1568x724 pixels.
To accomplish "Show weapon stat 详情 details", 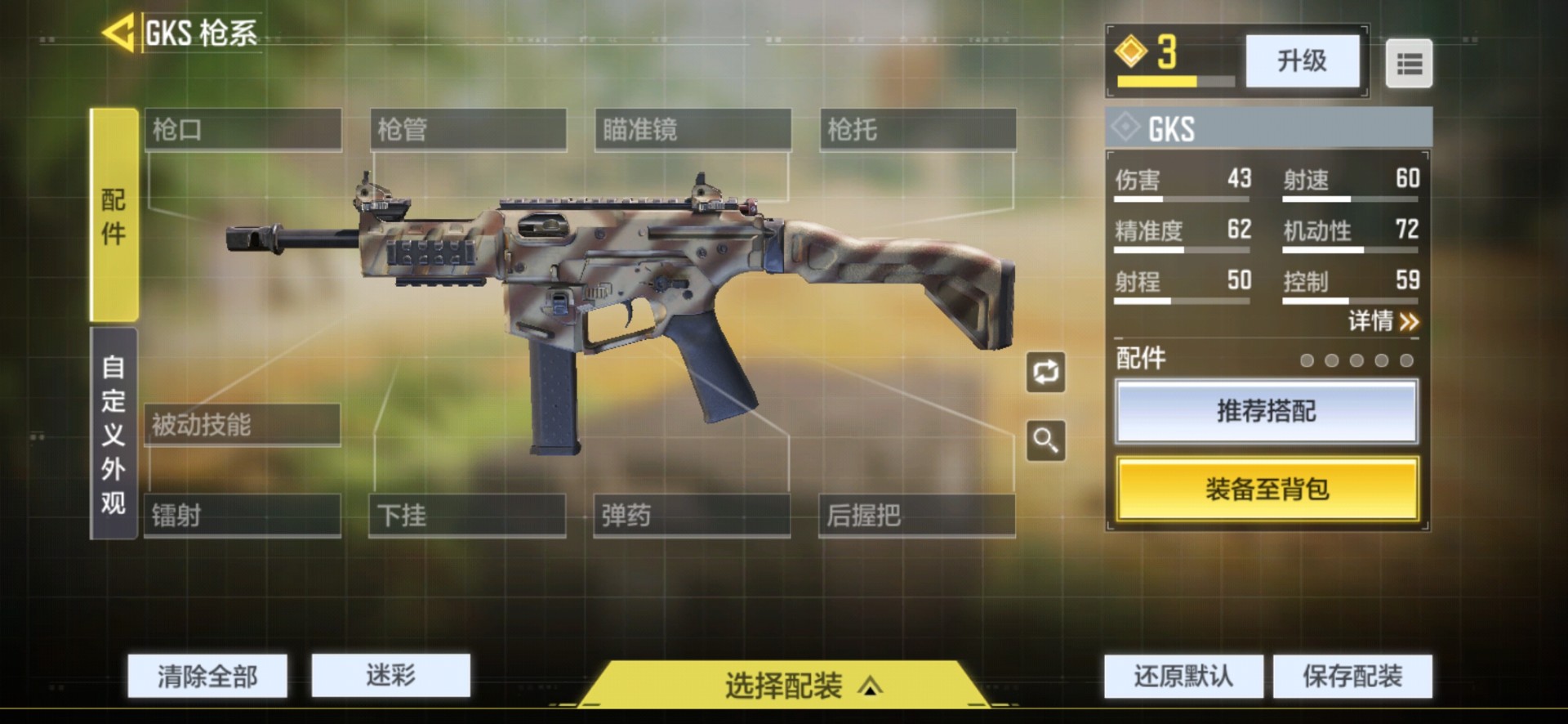I will [1383, 321].
